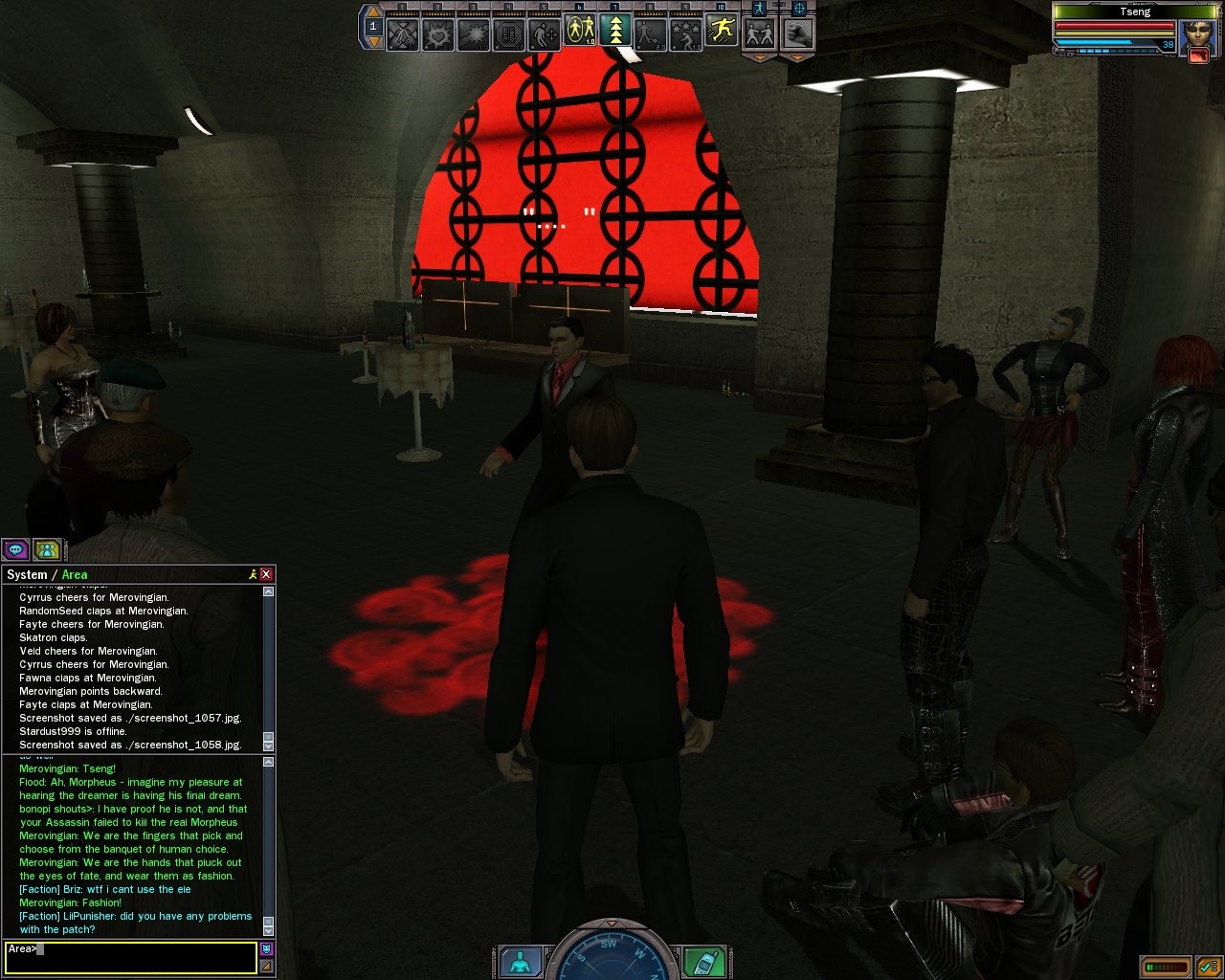Activate the green triple-arrow ability in slot 7
Image resolution: width=1225 pixels, height=980 pixels.
click(616, 33)
